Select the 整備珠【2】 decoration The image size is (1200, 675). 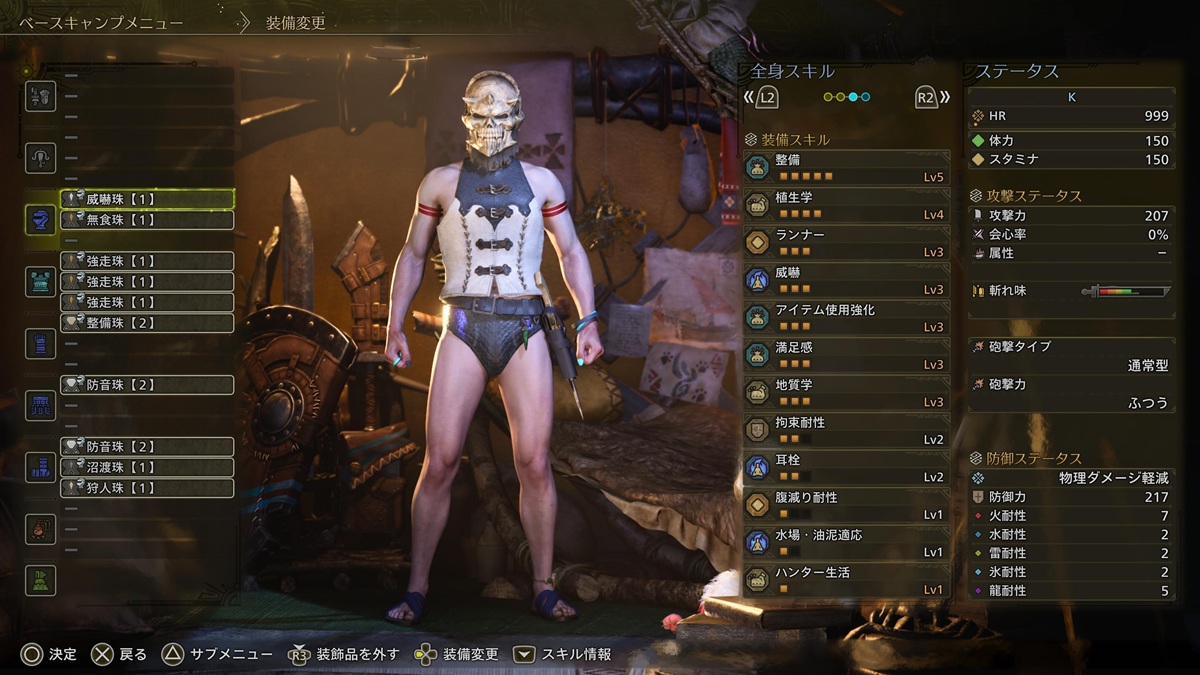[147, 323]
